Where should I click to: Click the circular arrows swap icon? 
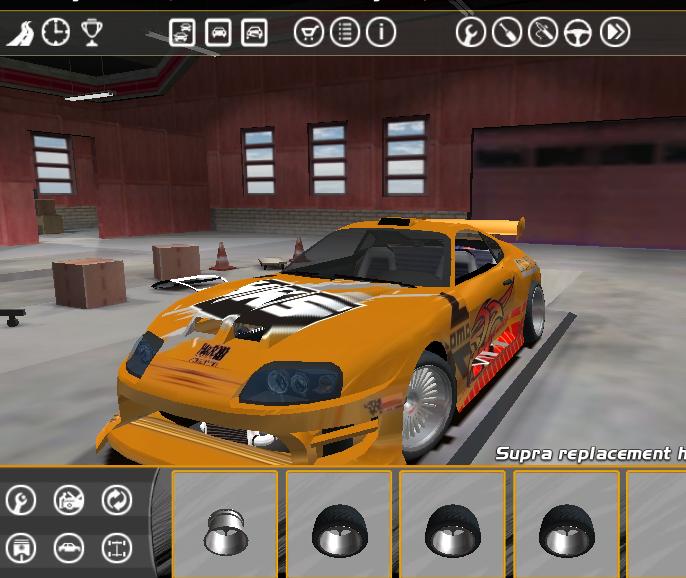117,500
